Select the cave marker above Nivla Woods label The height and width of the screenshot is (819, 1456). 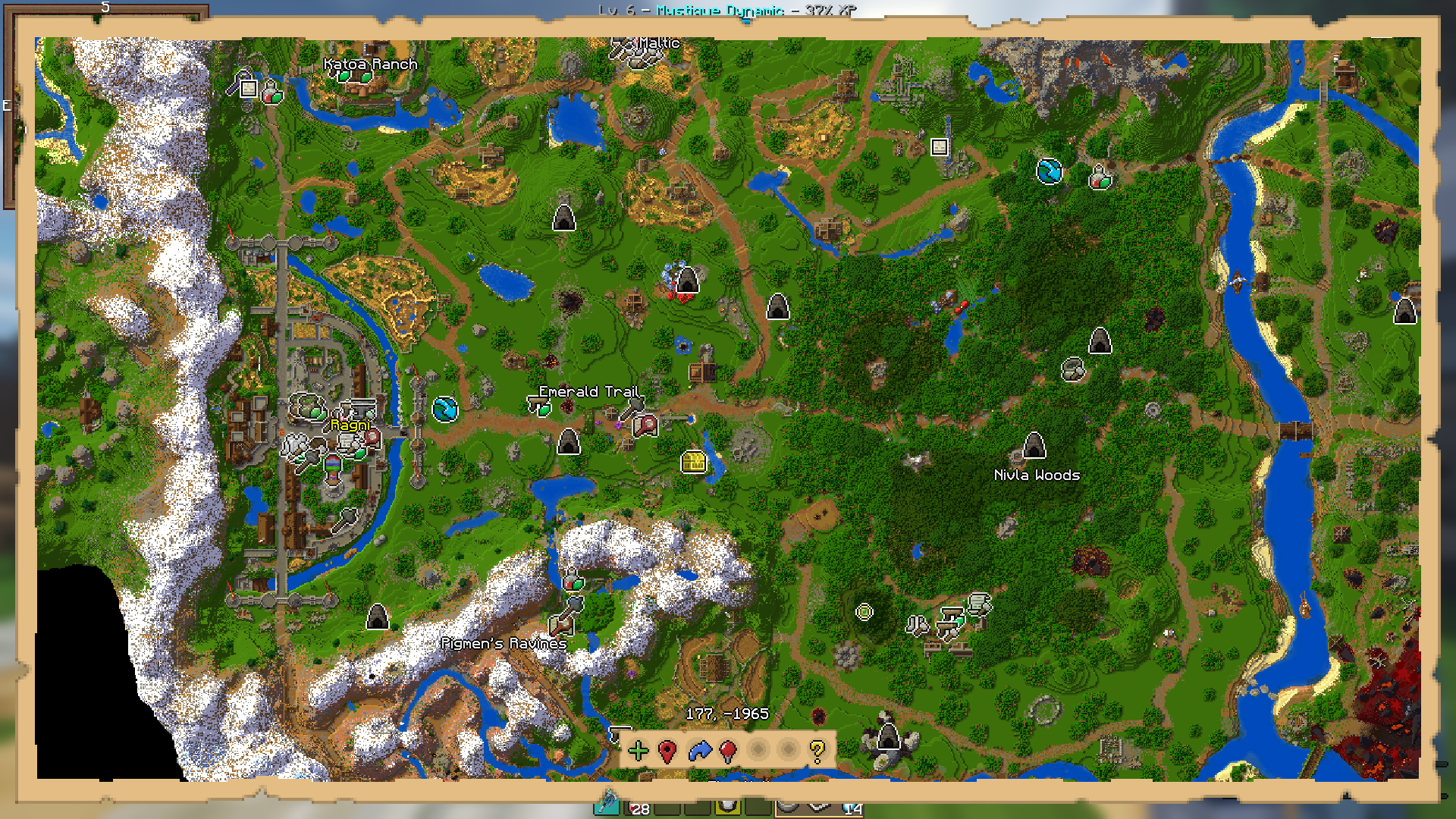click(1034, 446)
